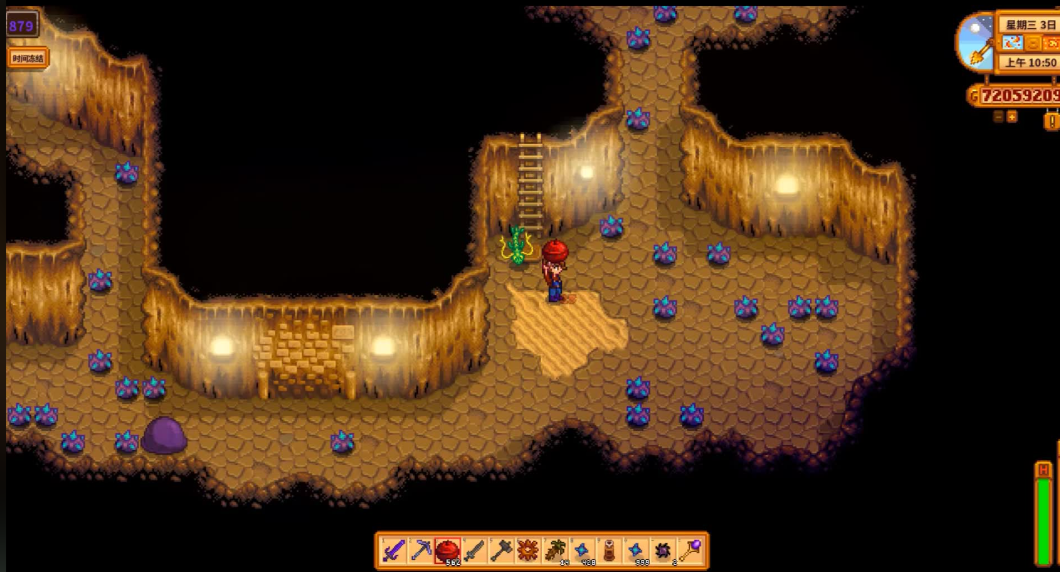Screen dimensions: 1060x572
Task: Select the grey steel sword slot
Action: 475,551
